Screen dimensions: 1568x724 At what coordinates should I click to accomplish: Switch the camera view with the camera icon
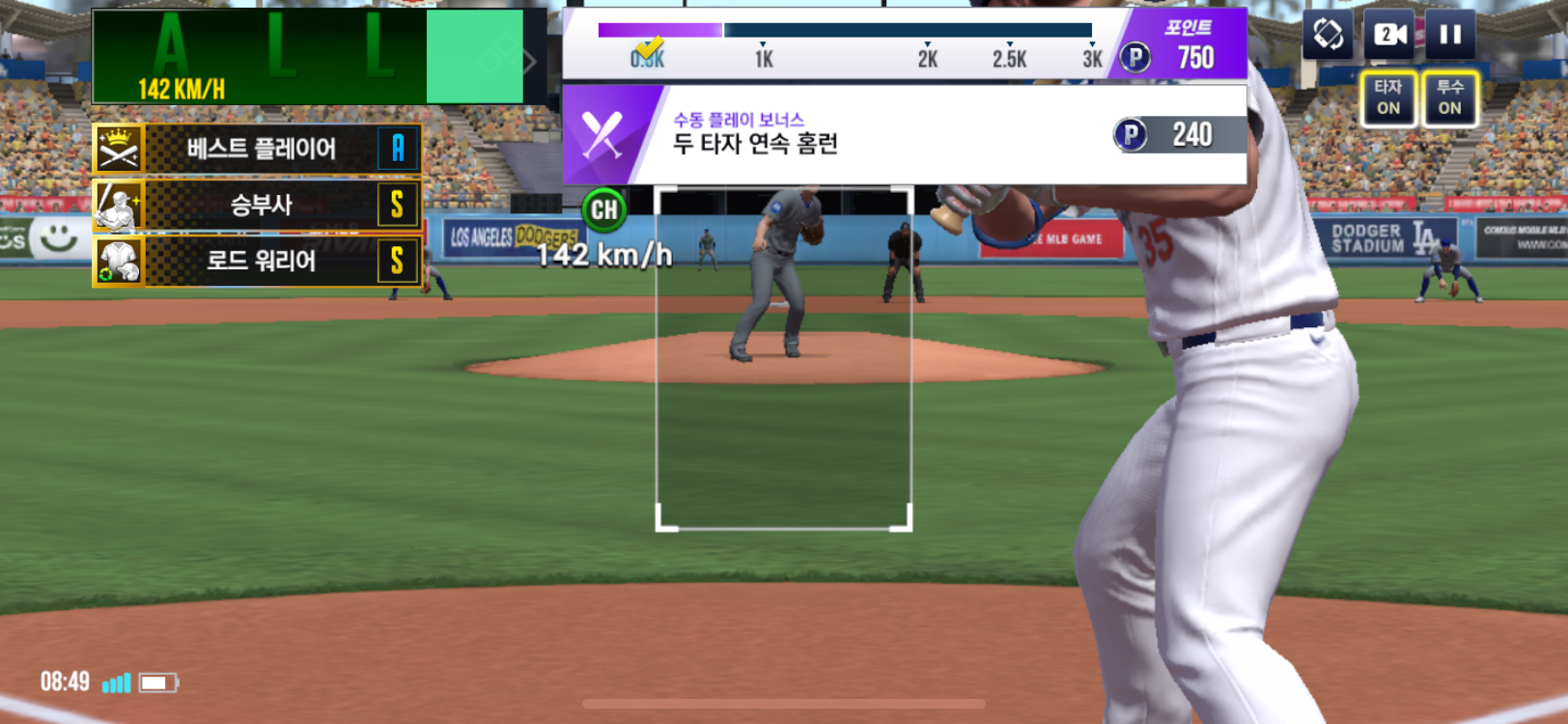[1389, 36]
